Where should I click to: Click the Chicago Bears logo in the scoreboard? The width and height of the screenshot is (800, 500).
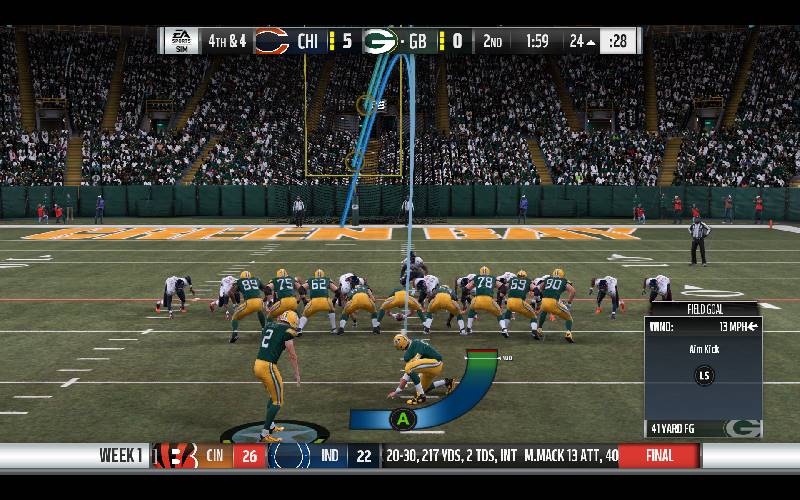click(271, 41)
